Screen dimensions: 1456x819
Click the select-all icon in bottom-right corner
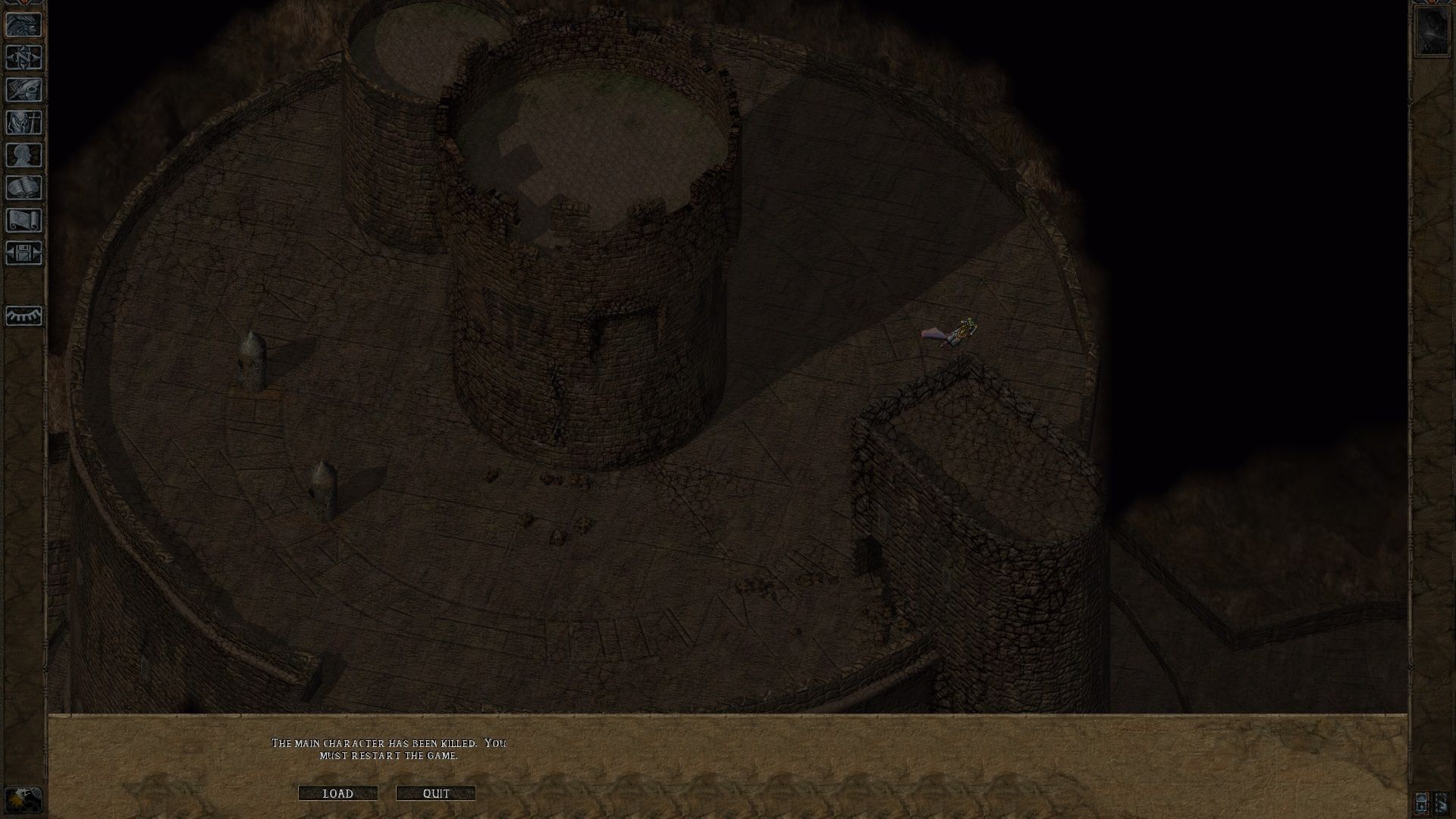click(x=1421, y=802)
